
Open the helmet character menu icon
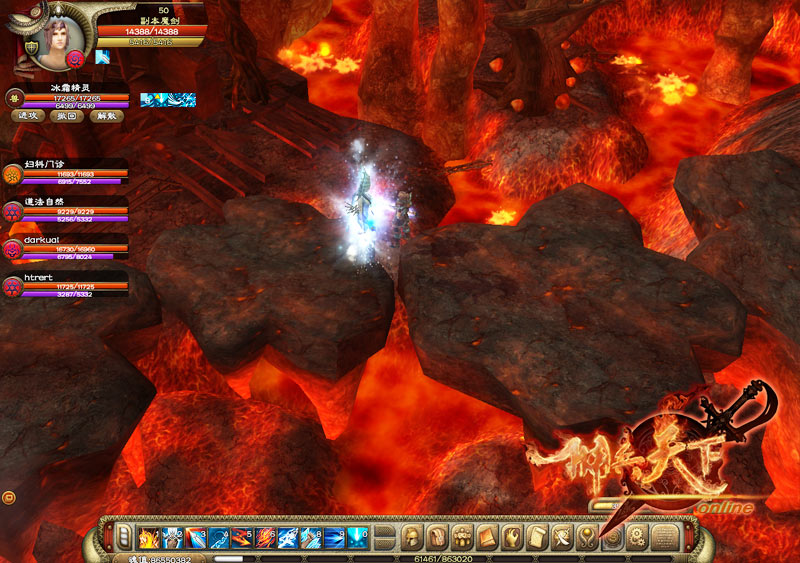(411, 537)
